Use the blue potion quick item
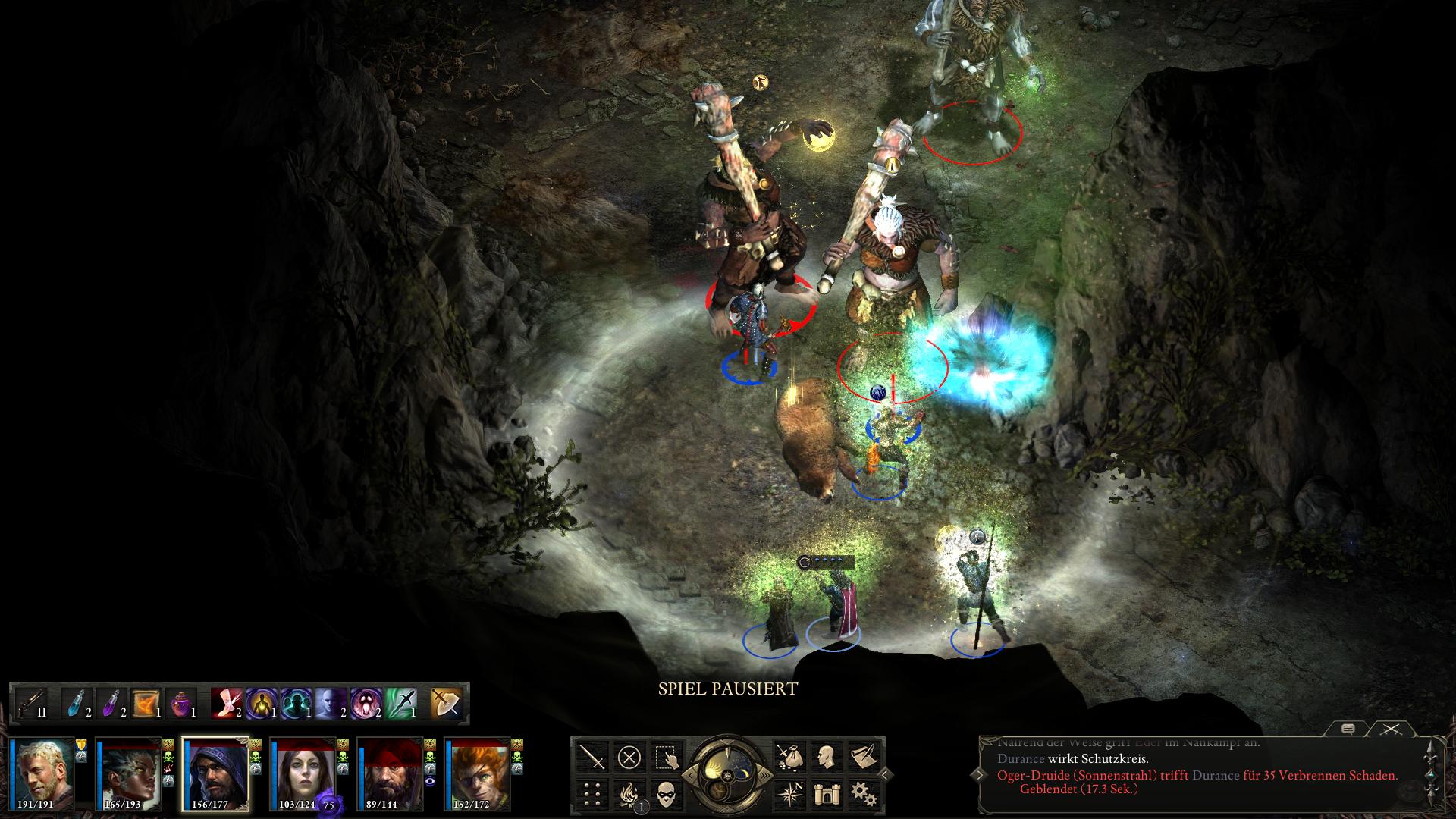The height and width of the screenshot is (819, 1456). (x=77, y=703)
